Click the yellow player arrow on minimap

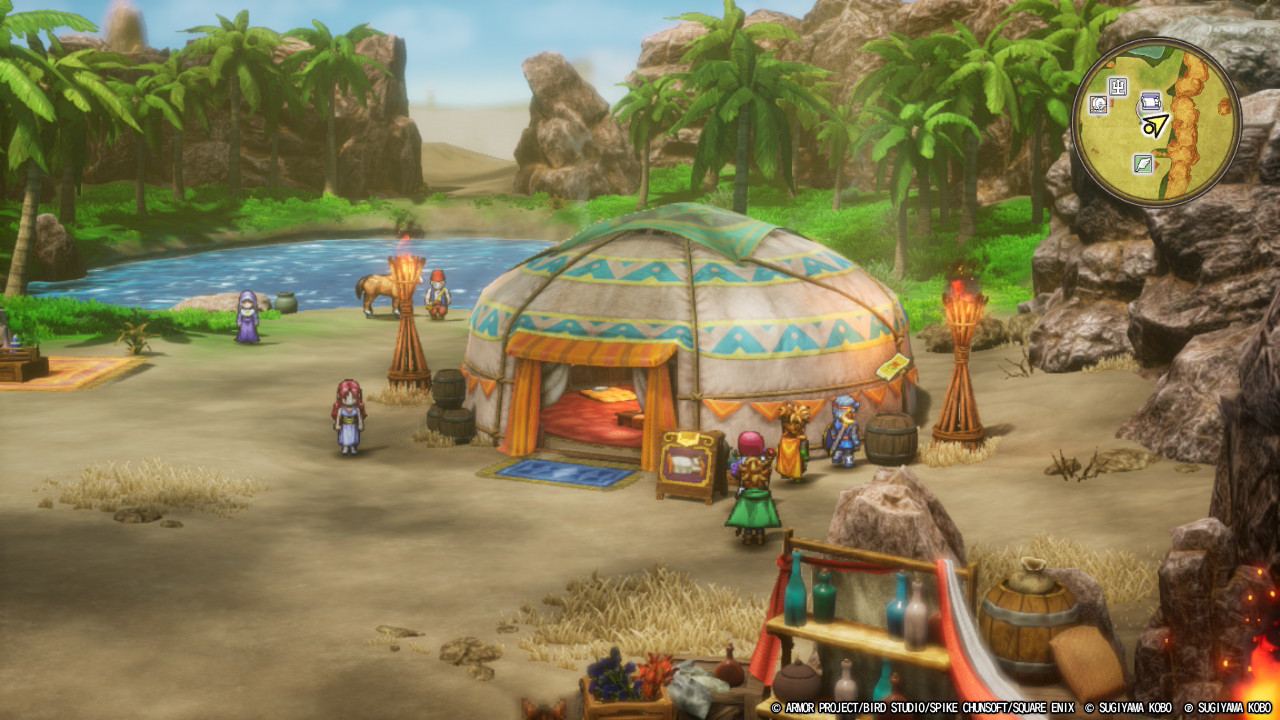[1156, 126]
